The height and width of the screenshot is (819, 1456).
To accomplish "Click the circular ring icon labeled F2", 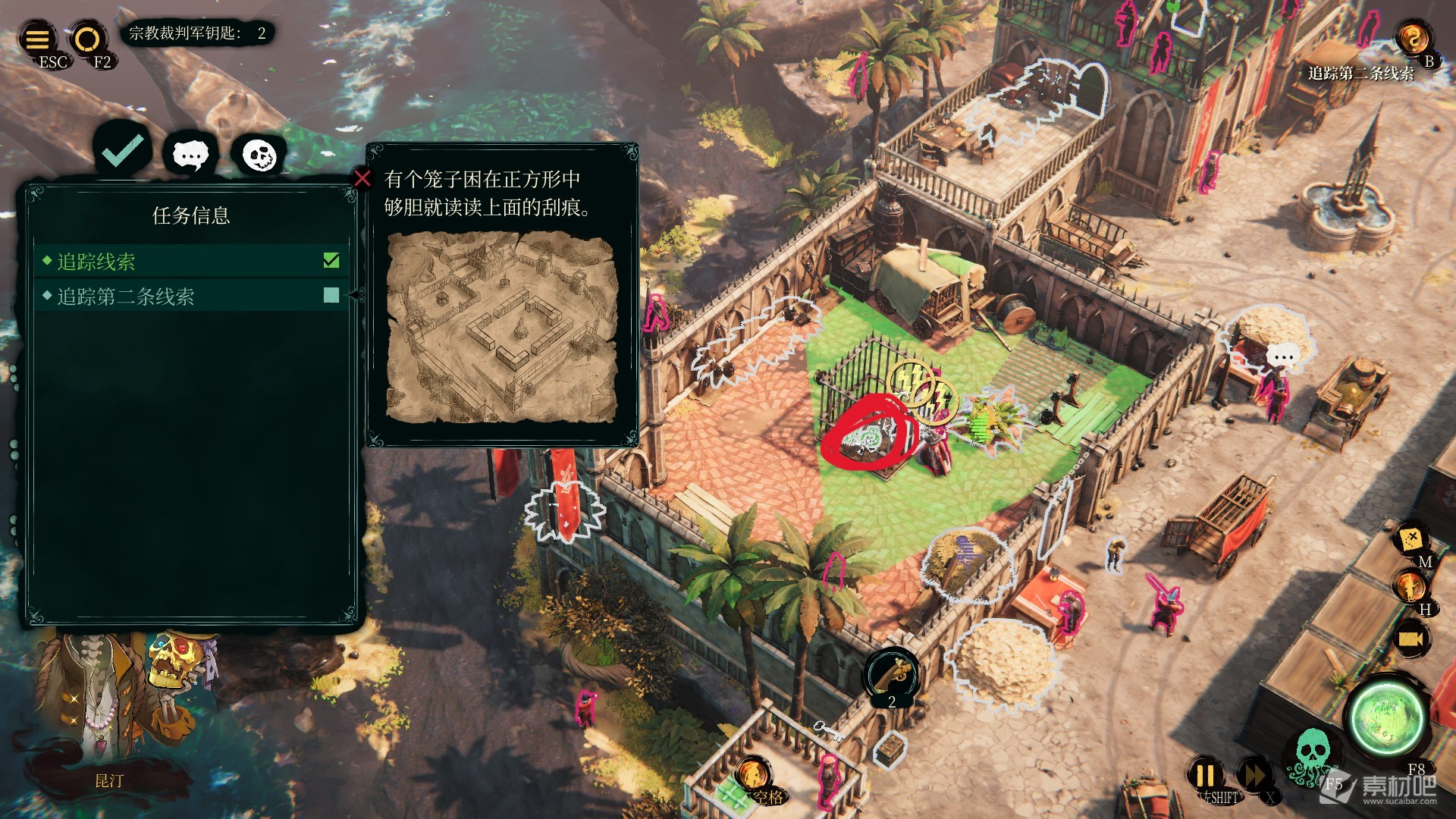I will click(87, 38).
